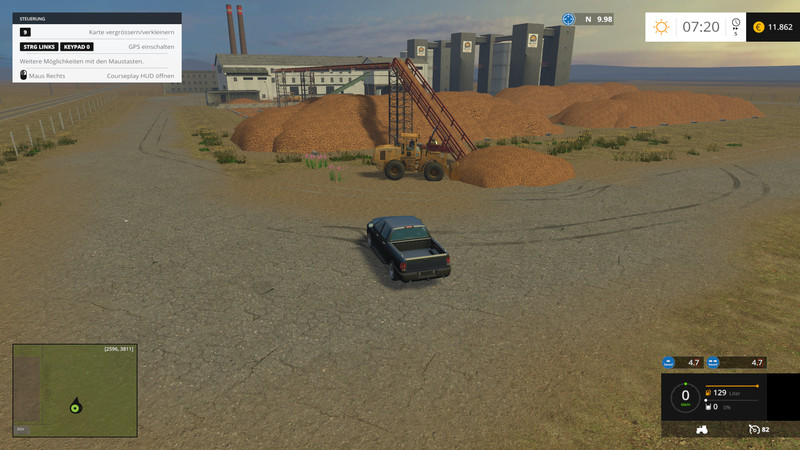Click the green player marker on minimap
The image size is (800, 450).
[x=75, y=406]
